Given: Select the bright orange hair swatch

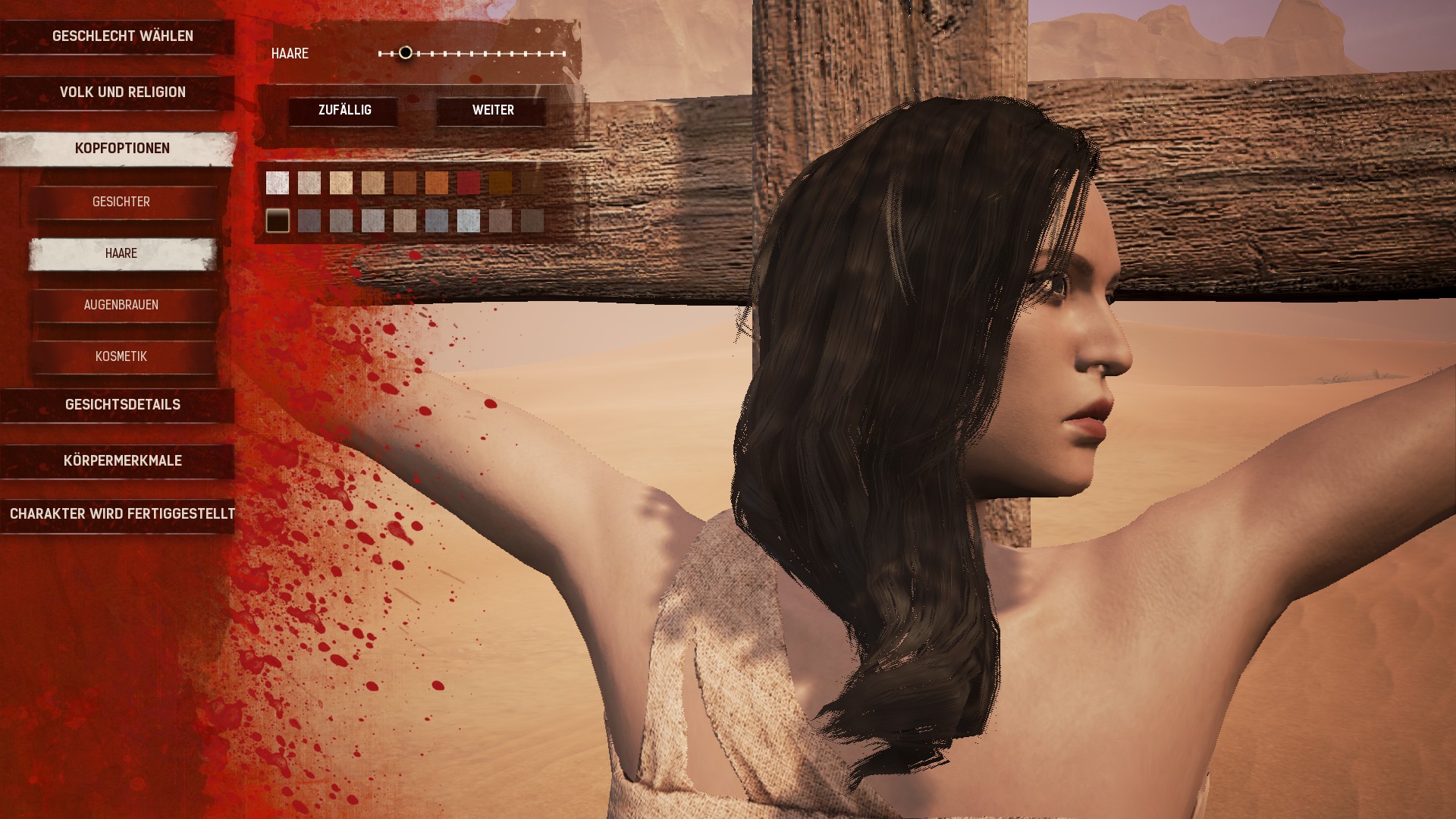Looking at the screenshot, I should tap(437, 183).
